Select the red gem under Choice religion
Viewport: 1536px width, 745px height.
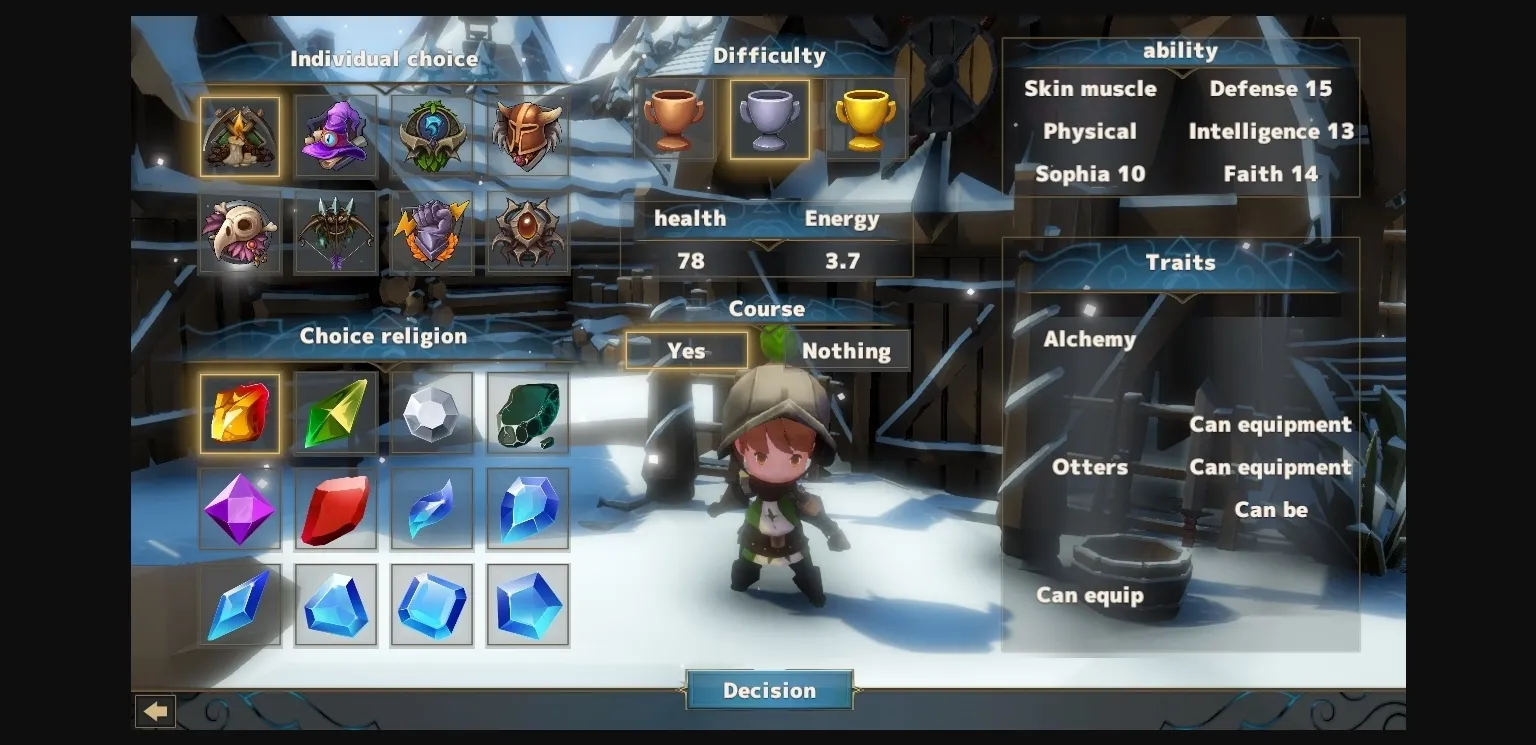coord(336,508)
